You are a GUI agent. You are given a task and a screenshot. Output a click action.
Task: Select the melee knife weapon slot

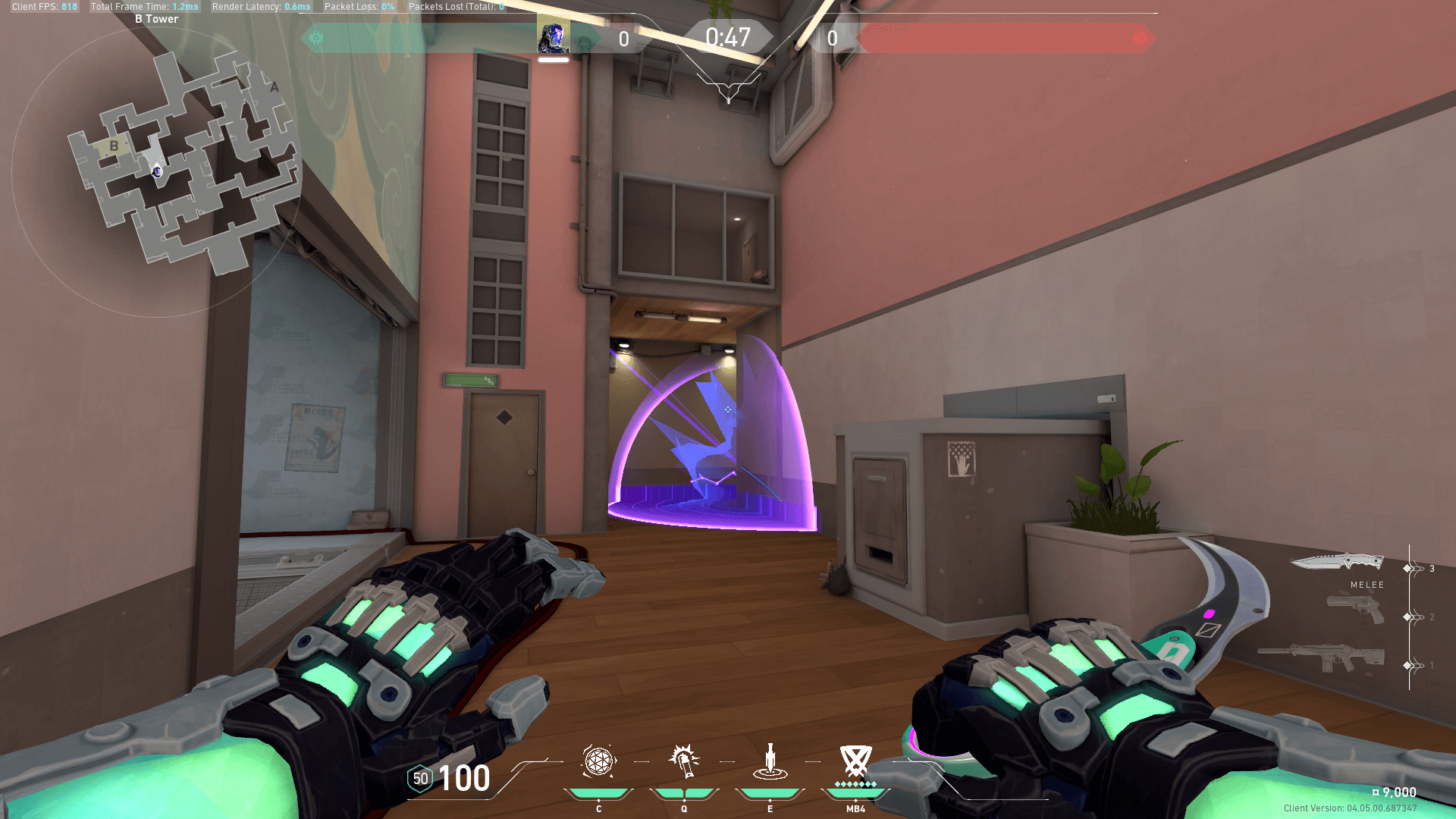(x=1337, y=562)
